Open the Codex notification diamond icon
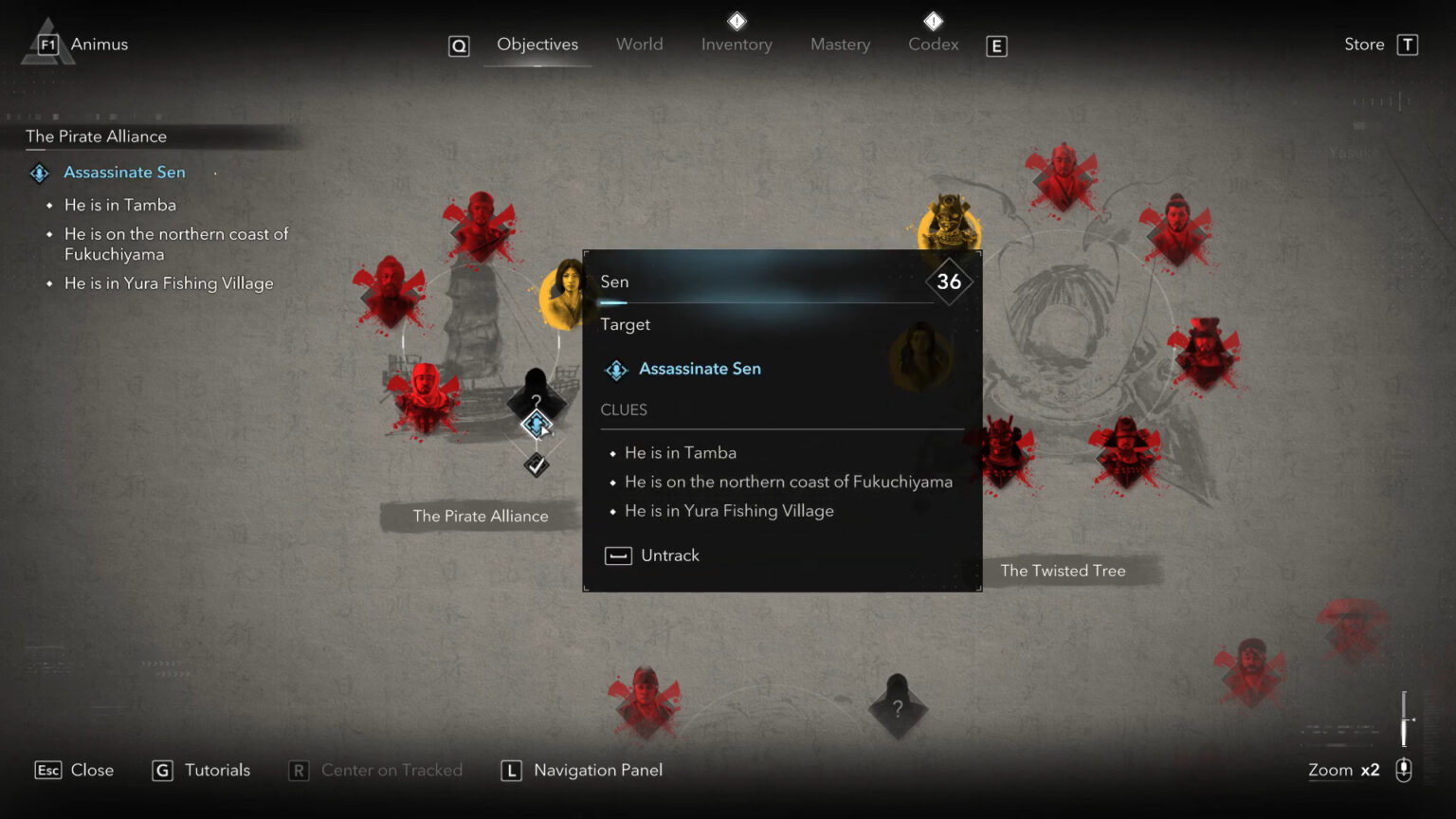This screenshot has width=1456, height=819. pyautogui.click(x=933, y=21)
